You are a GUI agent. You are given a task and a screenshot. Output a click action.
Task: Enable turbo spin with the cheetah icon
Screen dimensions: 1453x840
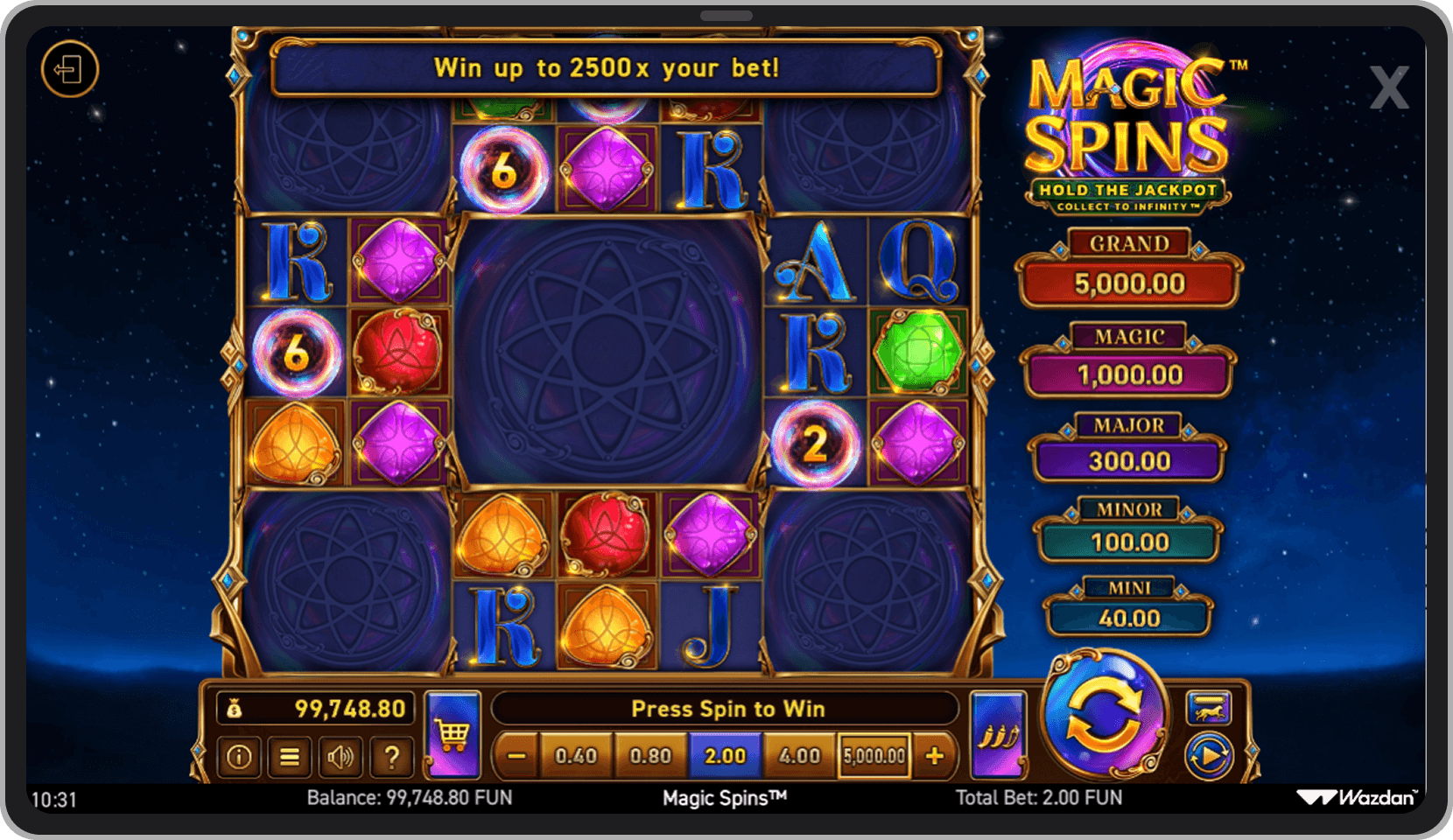tap(1211, 709)
